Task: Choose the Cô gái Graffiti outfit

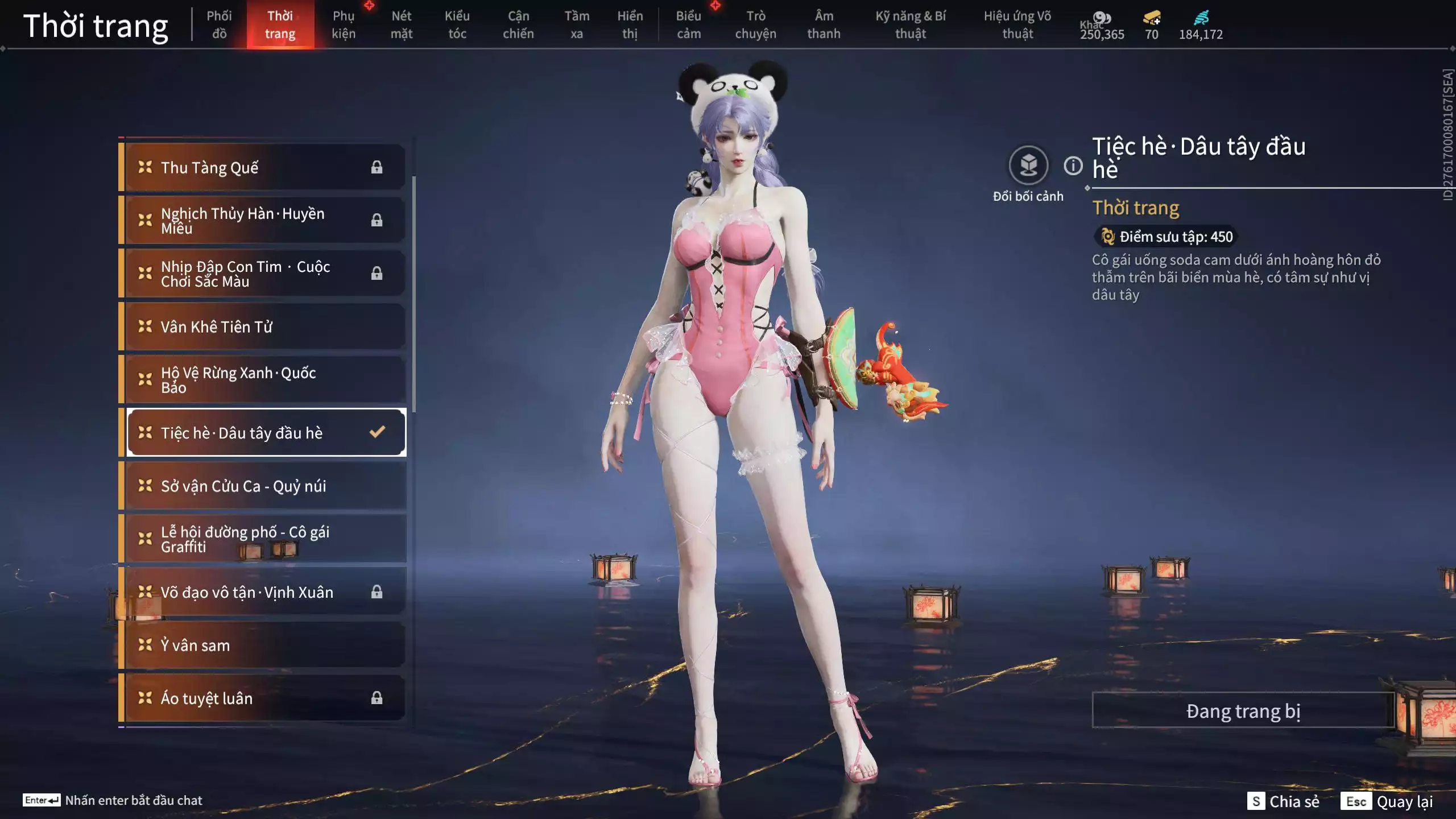Action: [x=265, y=539]
